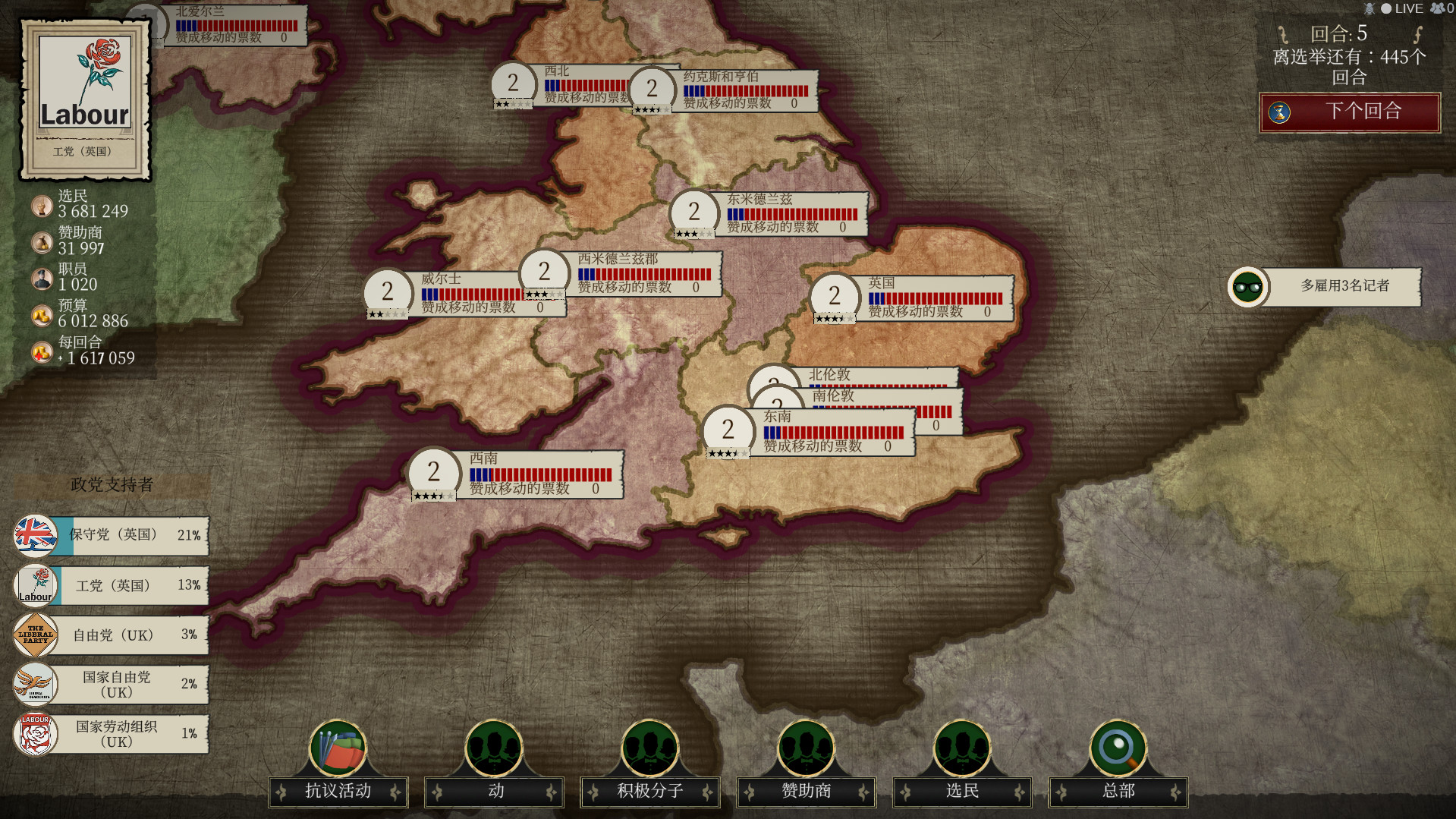
Task: Select 国家劳动组织 (UK) supporter row
Action: pos(112,734)
